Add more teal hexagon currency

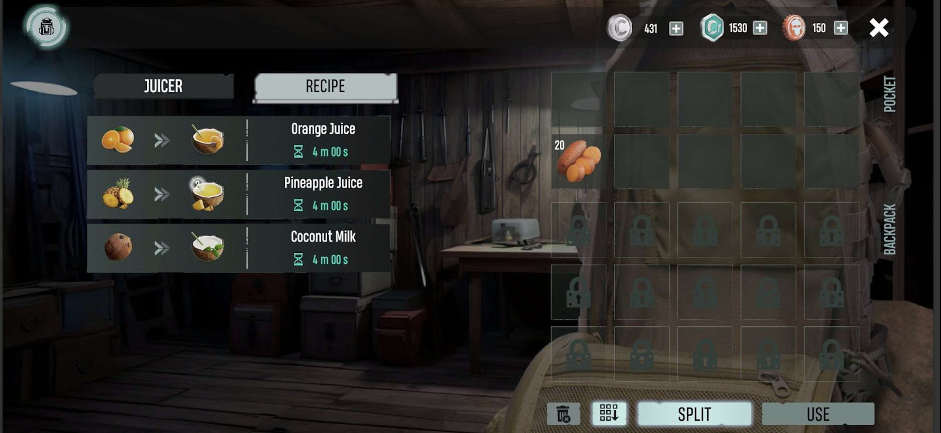click(760, 28)
